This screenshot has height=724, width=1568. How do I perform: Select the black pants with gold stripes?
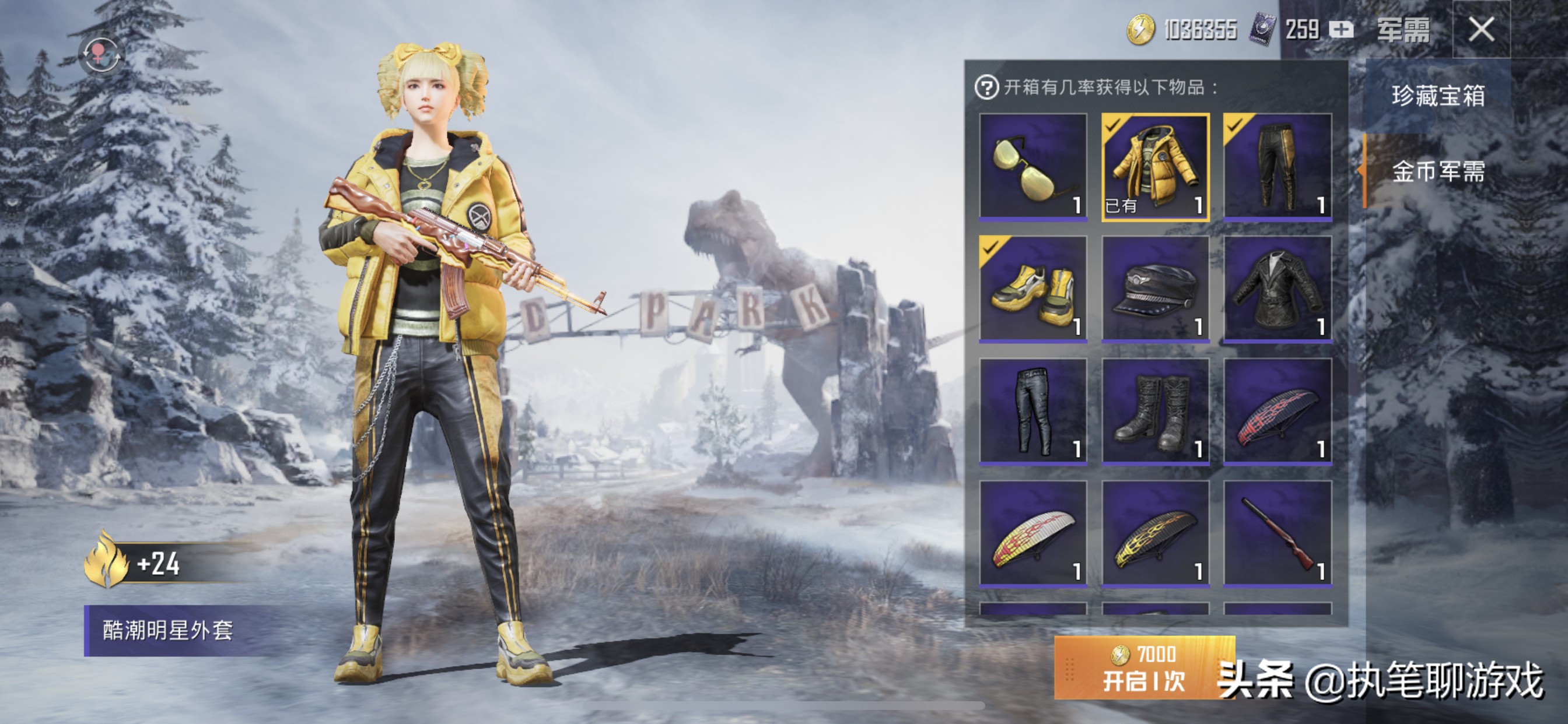click(x=1277, y=166)
